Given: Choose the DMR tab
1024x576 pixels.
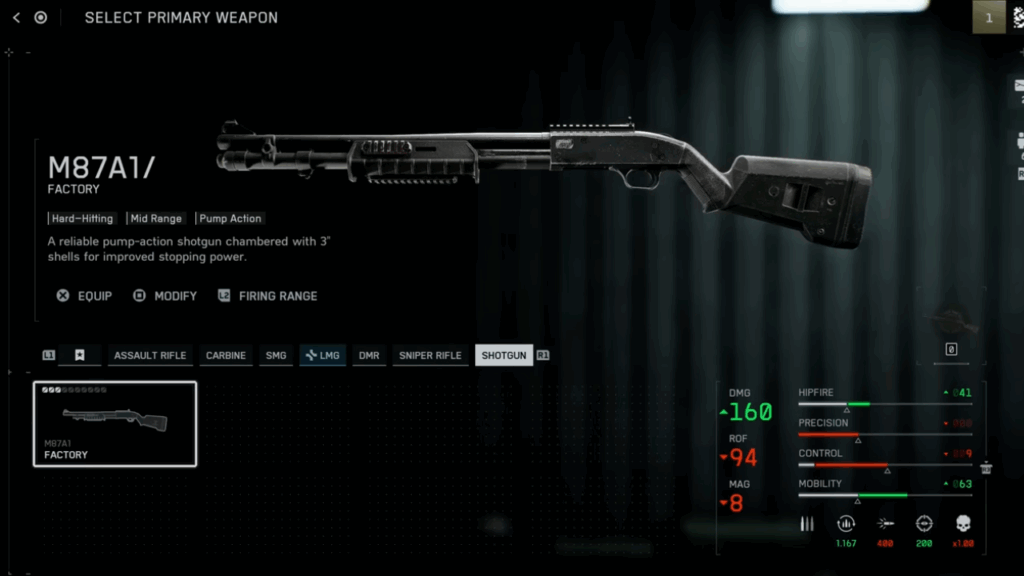Looking at the screenshot, I should coord(369,355).
